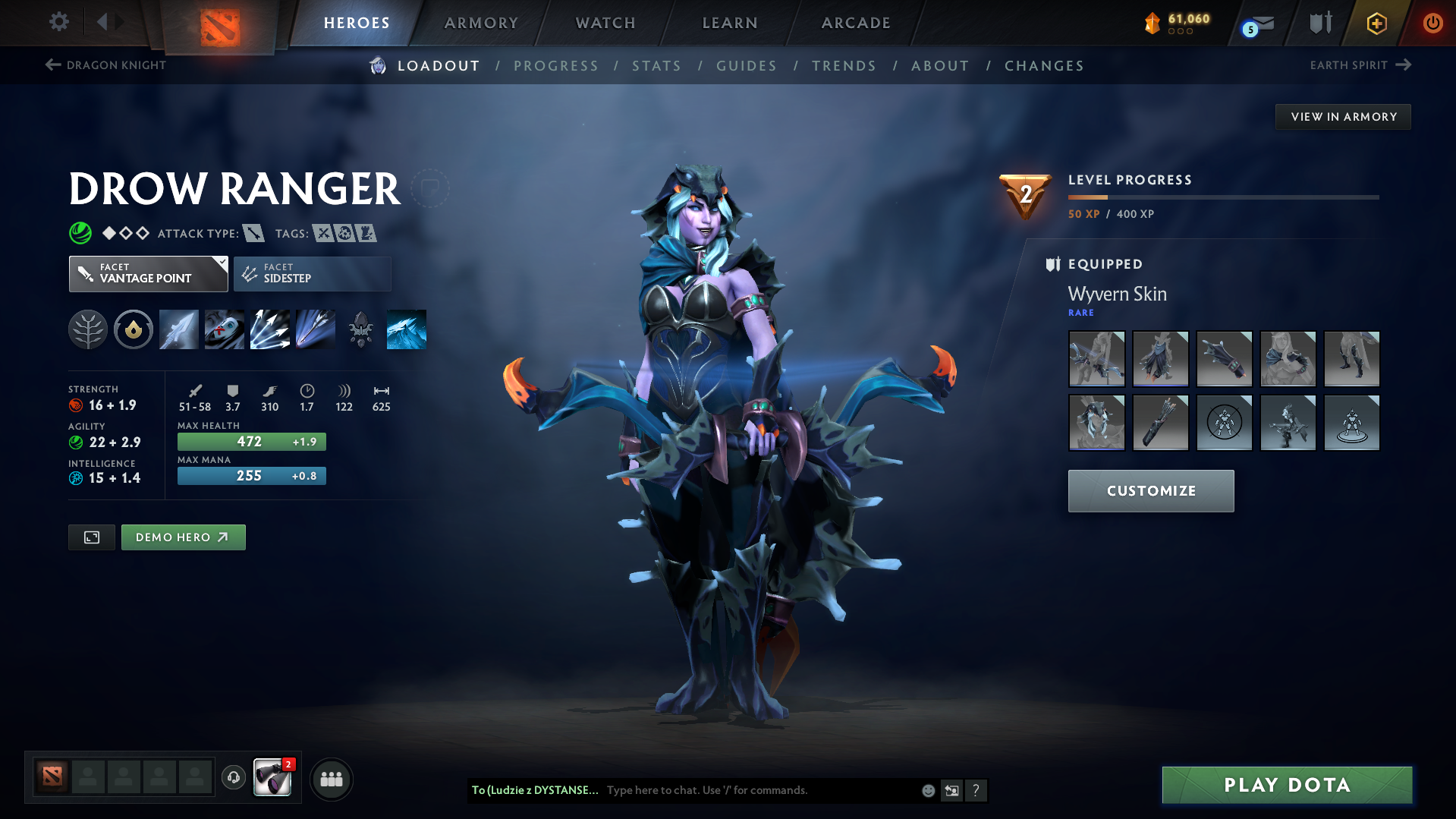Open the ARCADE menu item

pyautogui.click(x=855, y=23)
